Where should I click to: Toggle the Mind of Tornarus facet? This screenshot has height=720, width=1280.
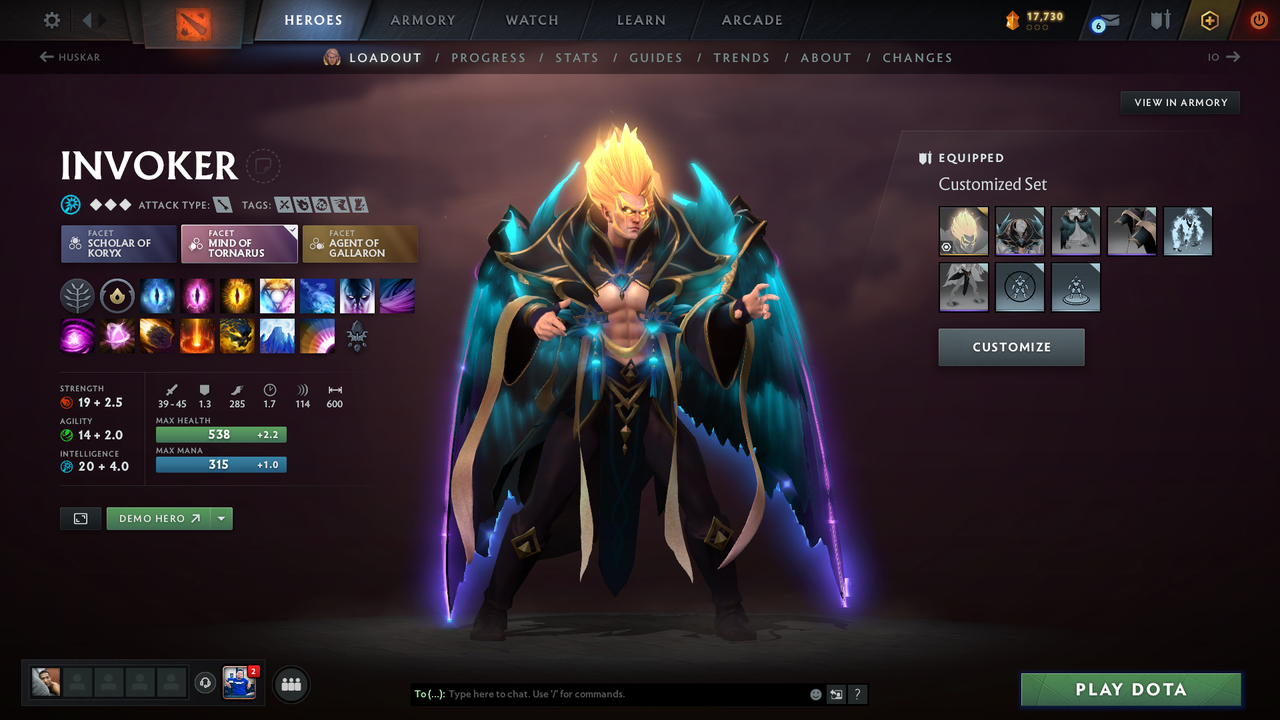click(x=239, y=243)
